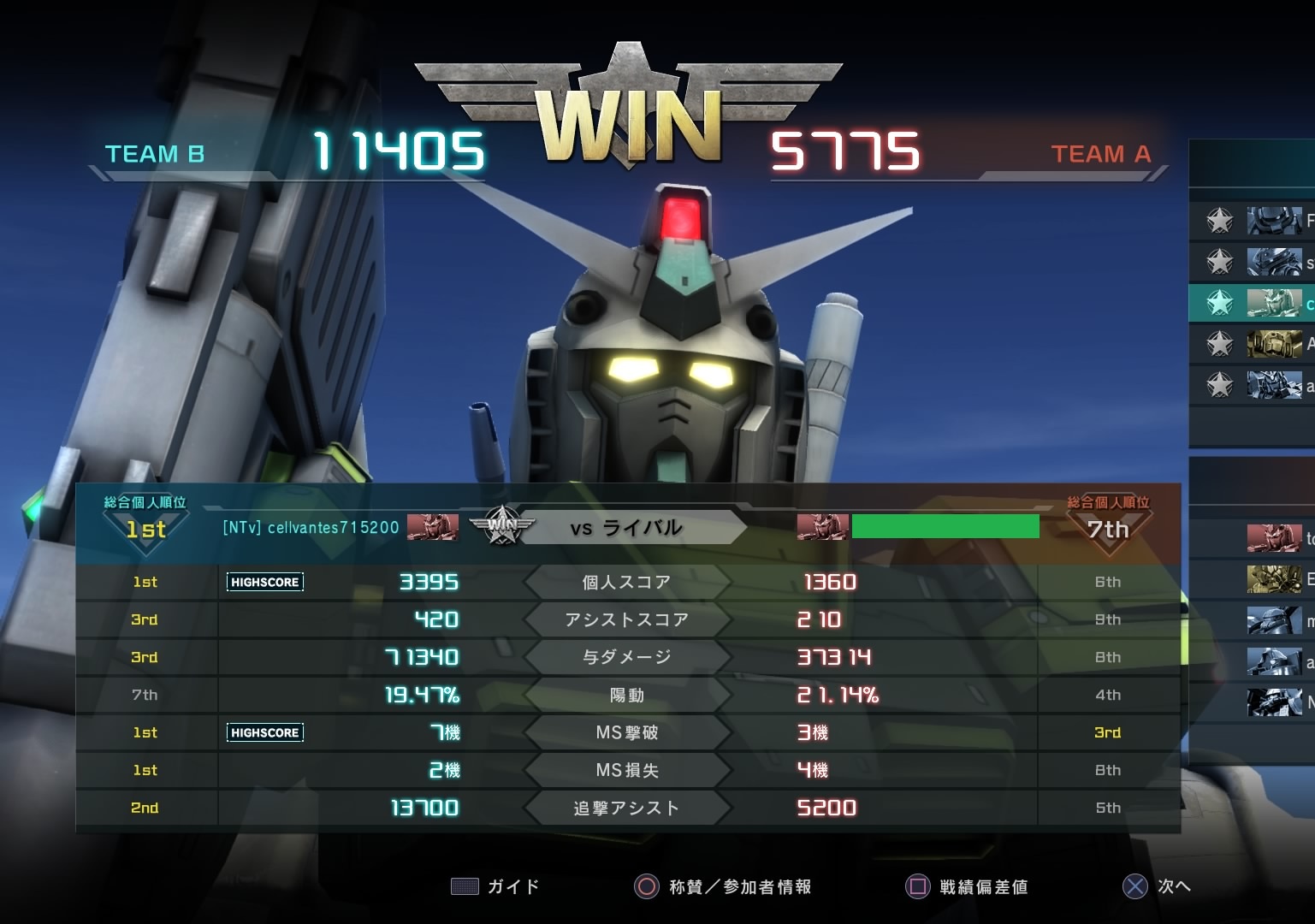This screenshot has height=924, width=1315.
Task: Choose the red mobile suit row in the lower team list
Action: point(1274,538)
